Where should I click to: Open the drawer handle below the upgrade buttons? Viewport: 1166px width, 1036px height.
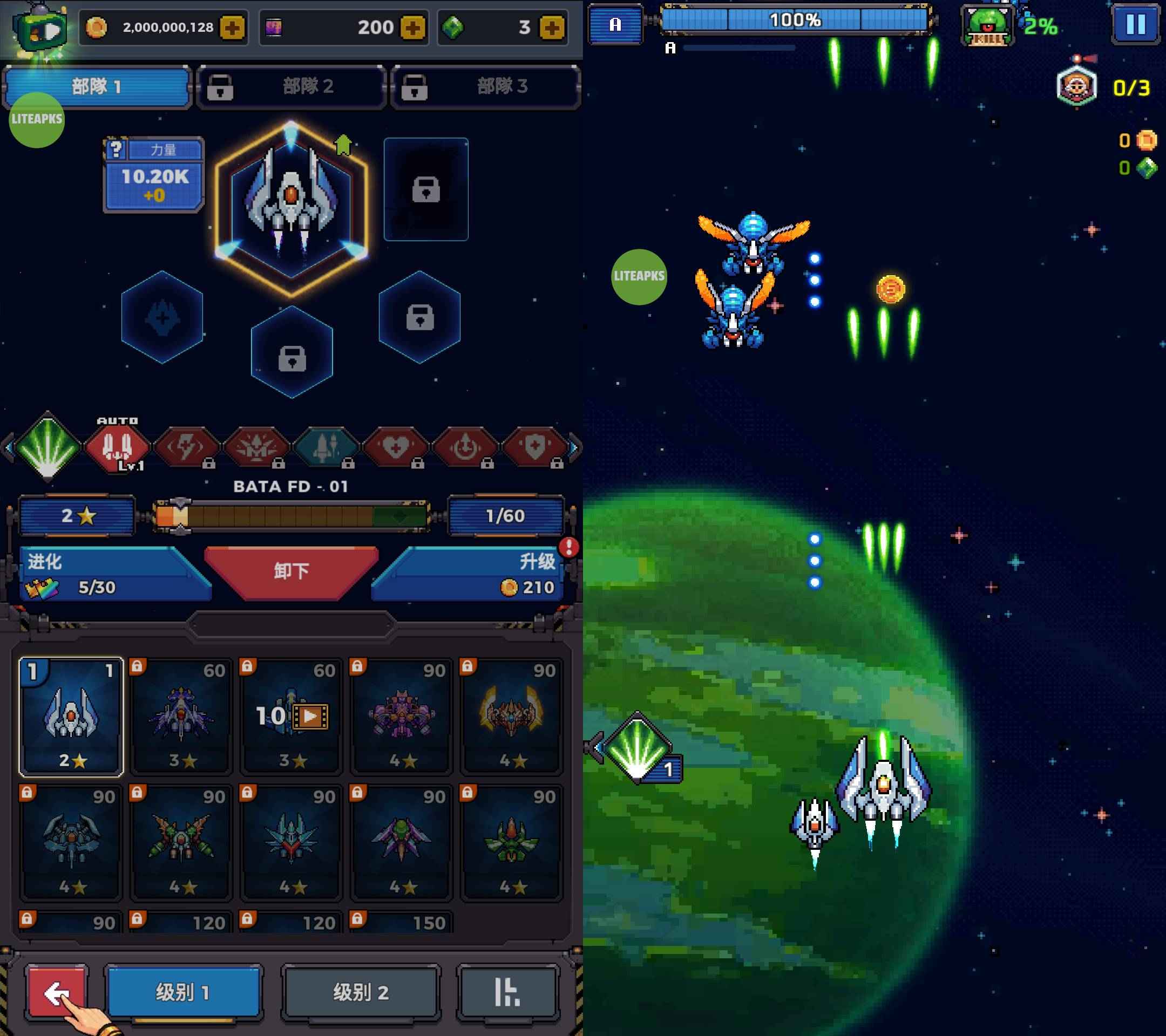click(x=291, y=625)
